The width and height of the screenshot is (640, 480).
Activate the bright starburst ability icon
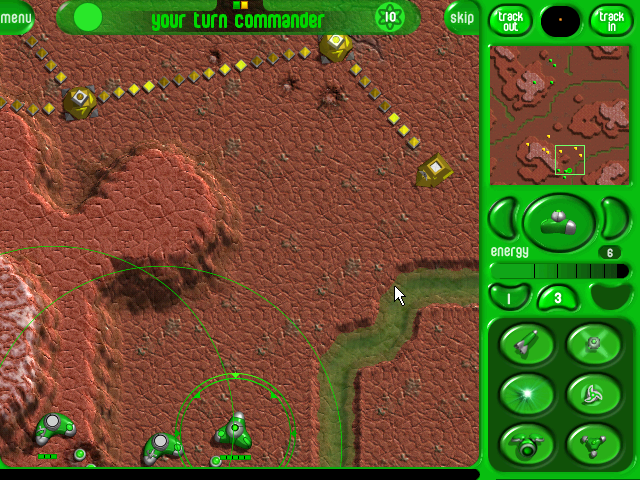526,393
